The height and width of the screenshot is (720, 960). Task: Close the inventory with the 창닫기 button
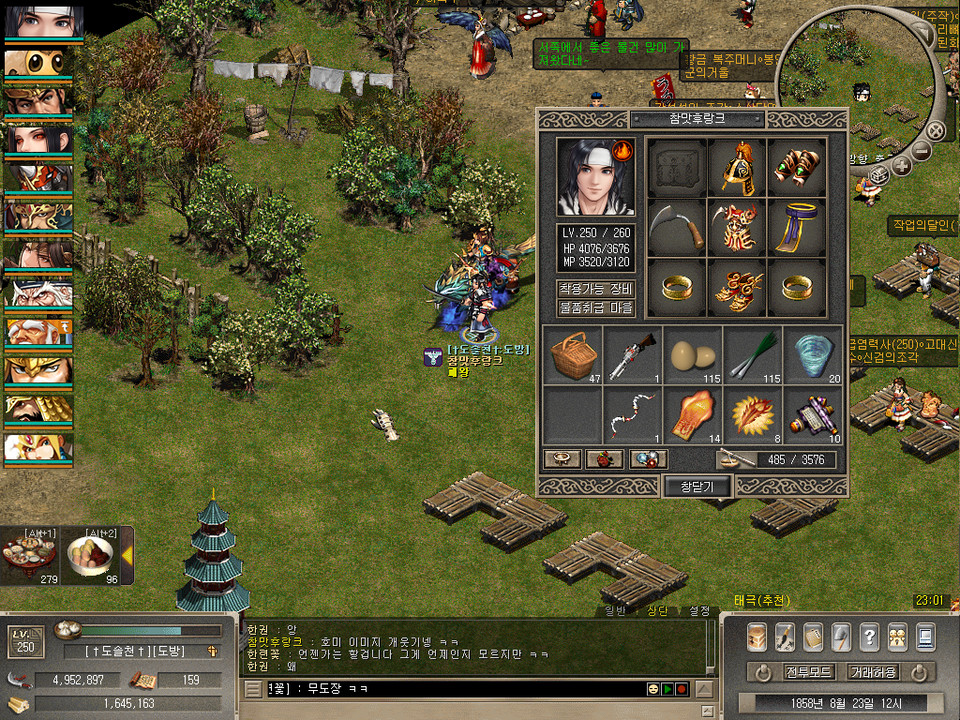tap(697, 486)
